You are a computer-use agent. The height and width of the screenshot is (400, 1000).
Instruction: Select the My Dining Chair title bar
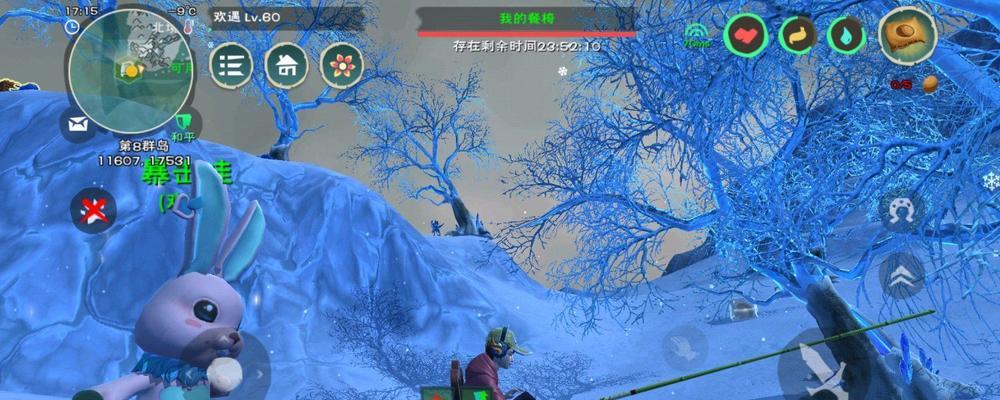pos(526,19)
